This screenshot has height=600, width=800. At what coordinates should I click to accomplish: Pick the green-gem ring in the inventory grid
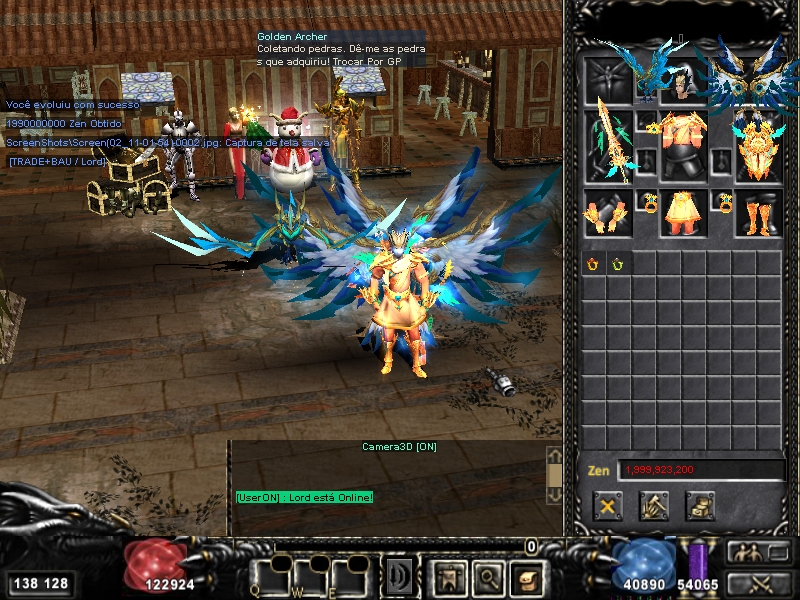click(618, 264)
